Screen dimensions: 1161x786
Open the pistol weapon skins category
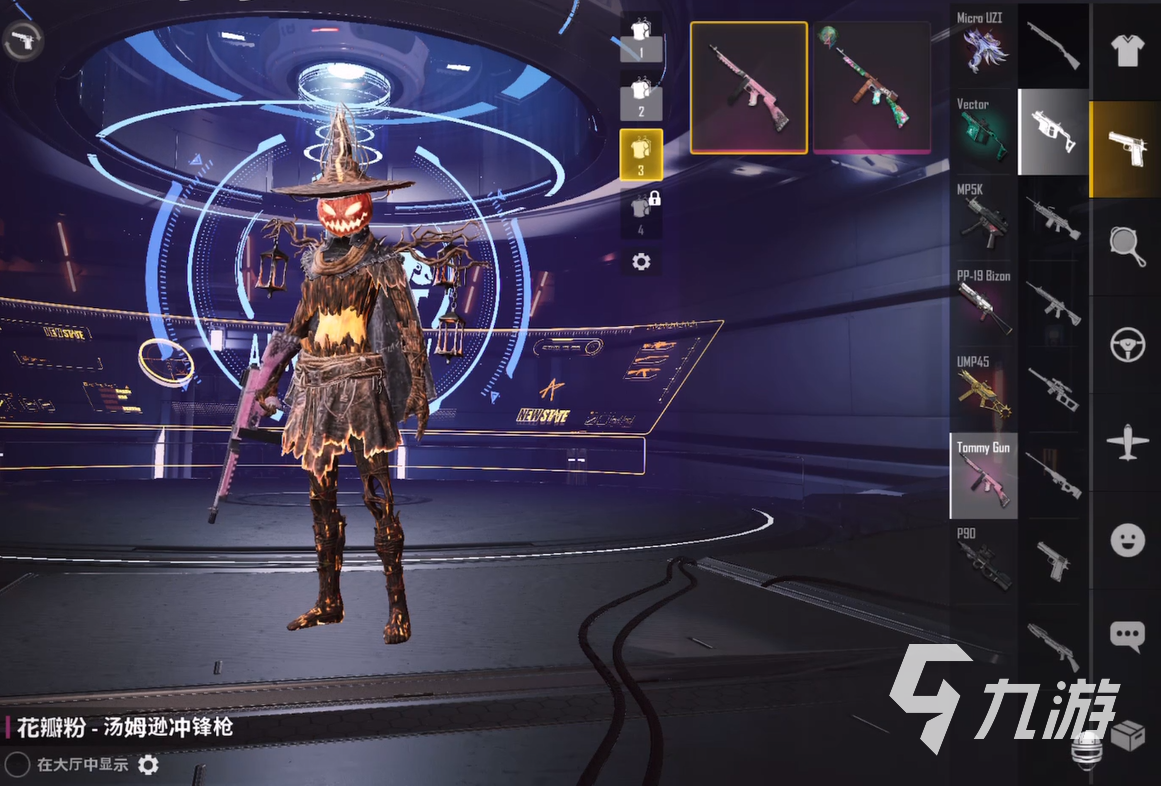1127,149
